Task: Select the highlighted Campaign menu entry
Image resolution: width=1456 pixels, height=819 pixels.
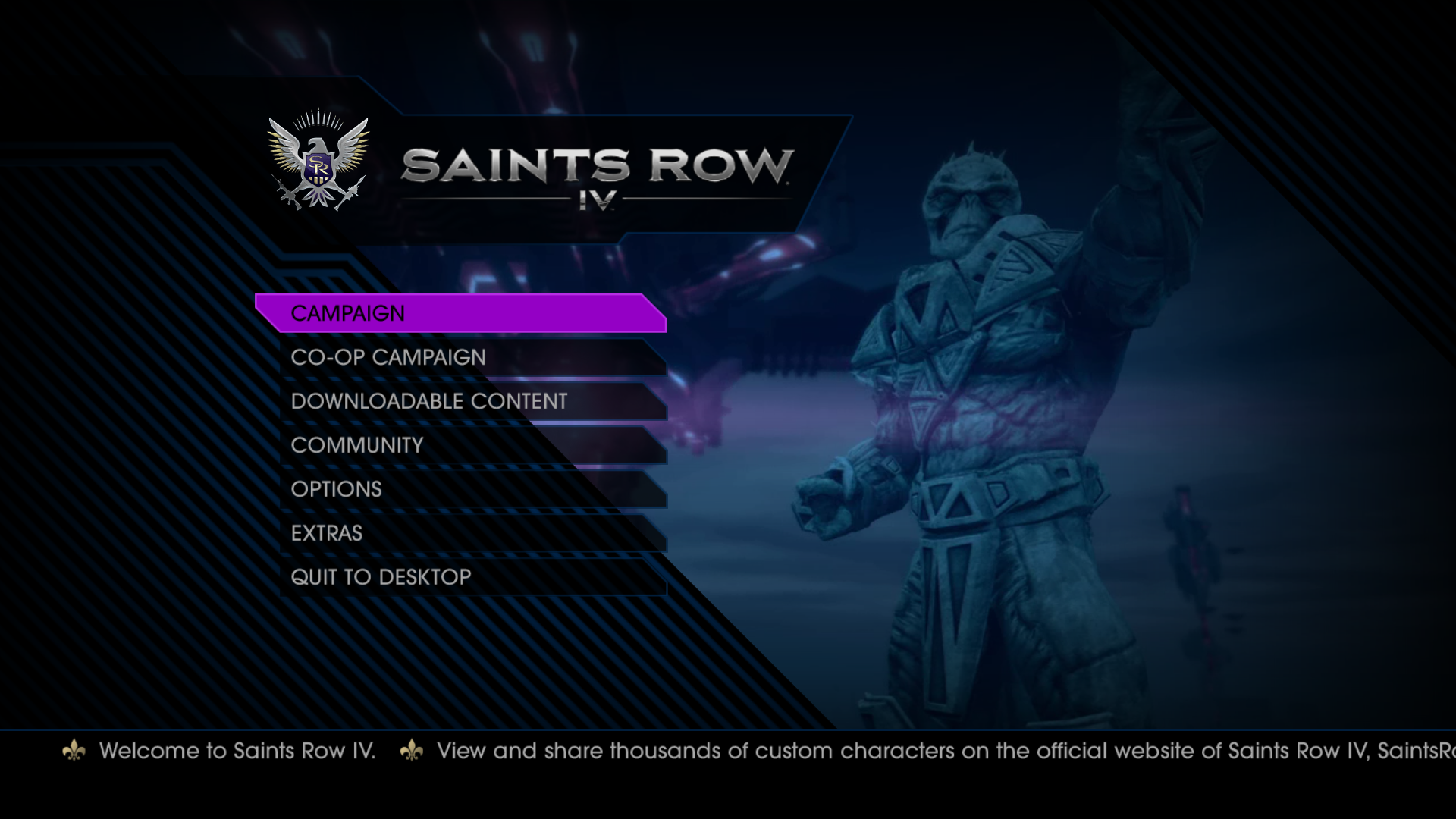Action: (x=349, y=312)
